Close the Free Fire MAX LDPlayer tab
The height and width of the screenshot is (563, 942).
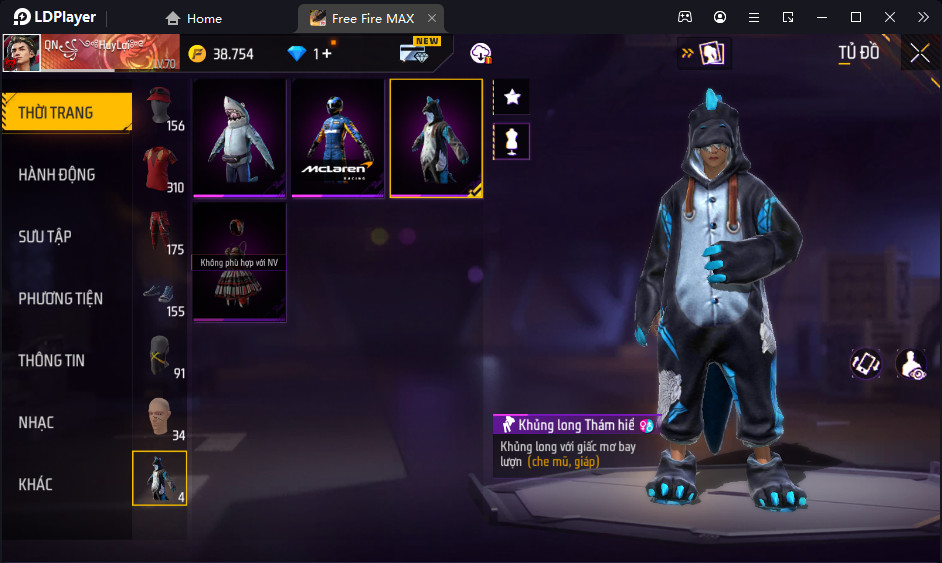(x=431, y=18)
